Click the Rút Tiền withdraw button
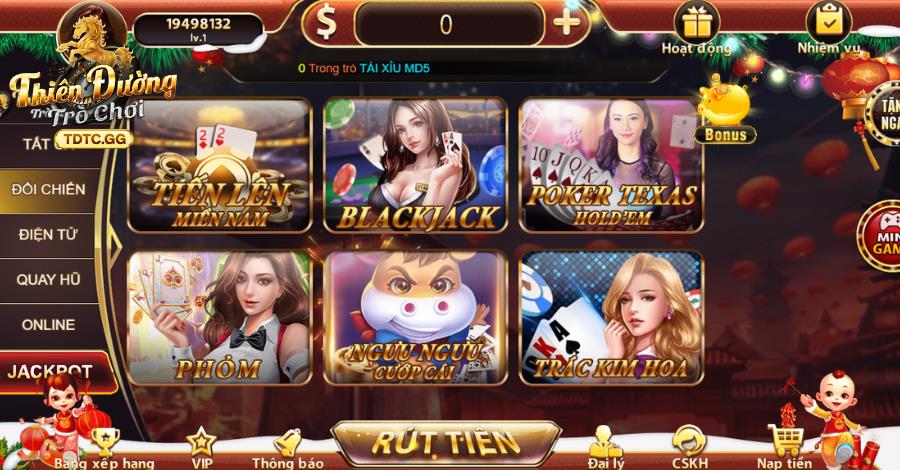 point(445,442)
